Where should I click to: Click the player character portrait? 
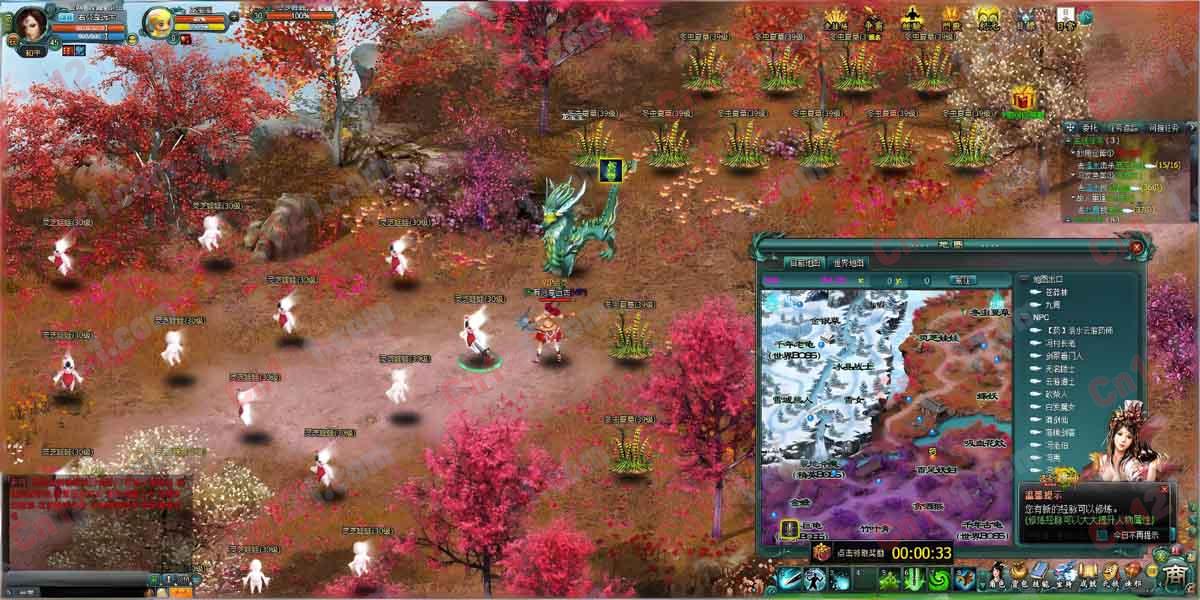point(31,22)
